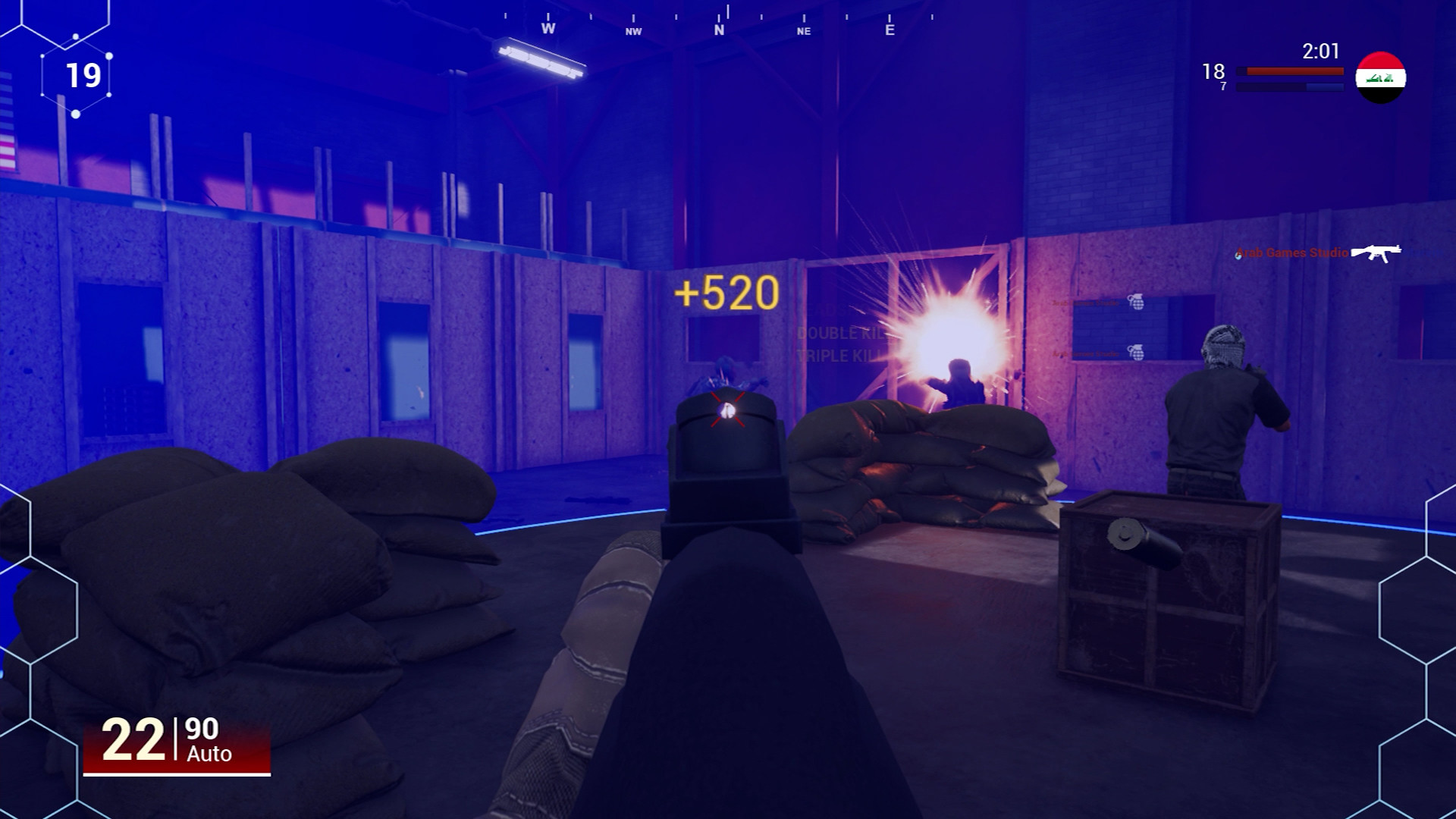Select the top Arab Games Studio kill-feed entry
The height and width of the screenshot is (819, 1456).
pos(1086,303)
